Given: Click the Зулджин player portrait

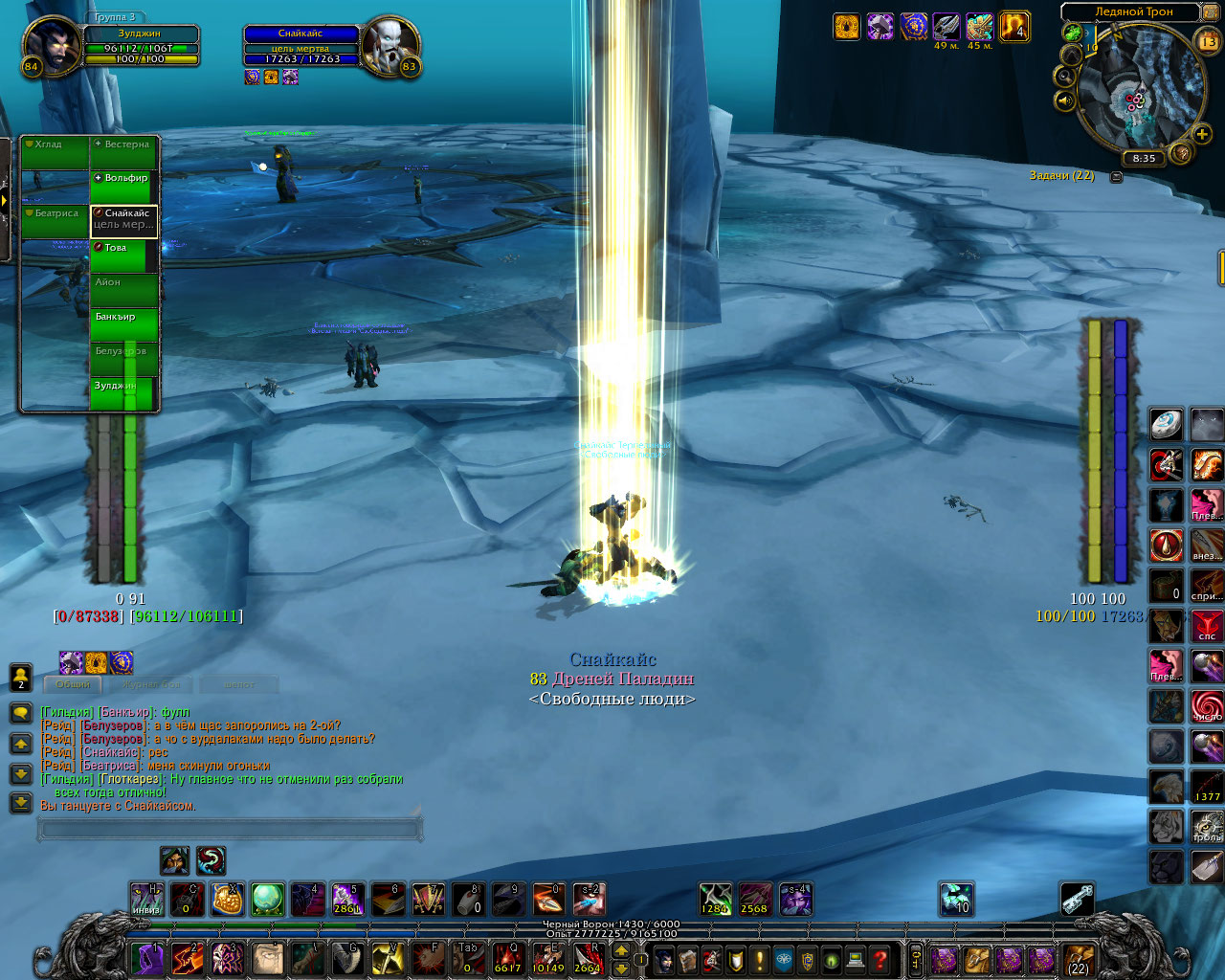Looking at the screenshot, I should click(x=52, y=47).
